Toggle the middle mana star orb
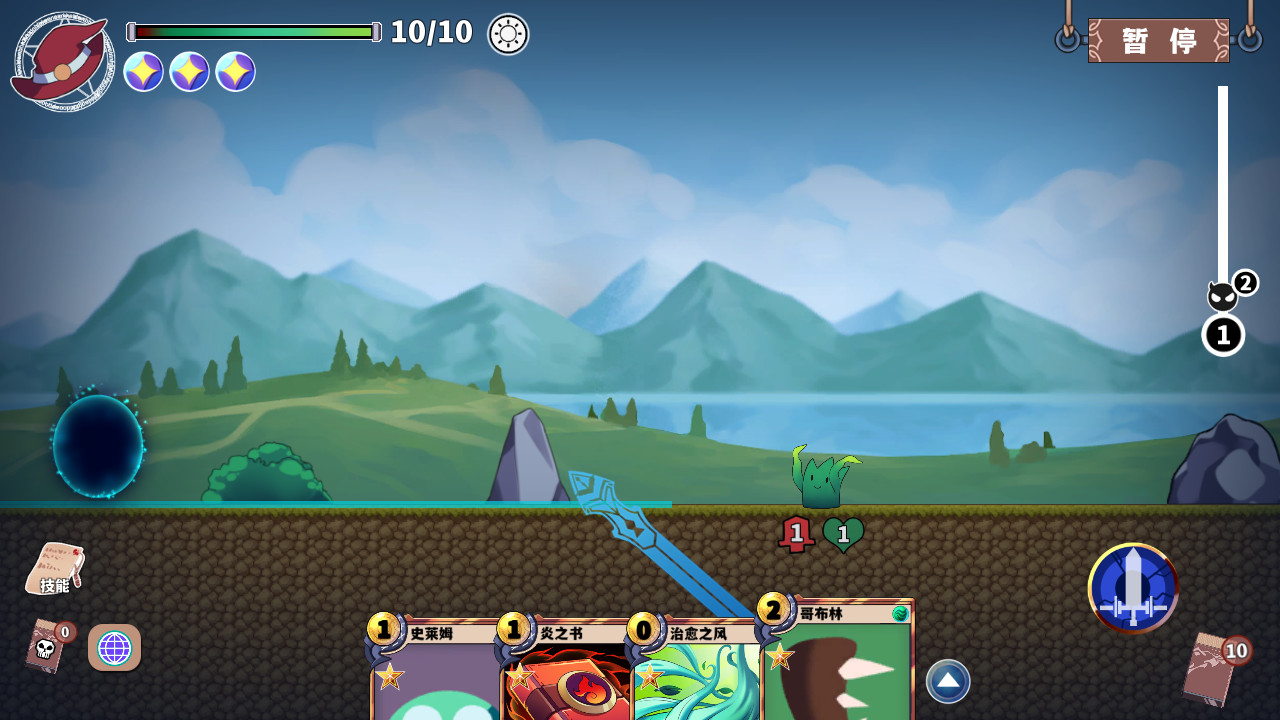The height and width of the screenshot is (720, 1280). point(189,71)
